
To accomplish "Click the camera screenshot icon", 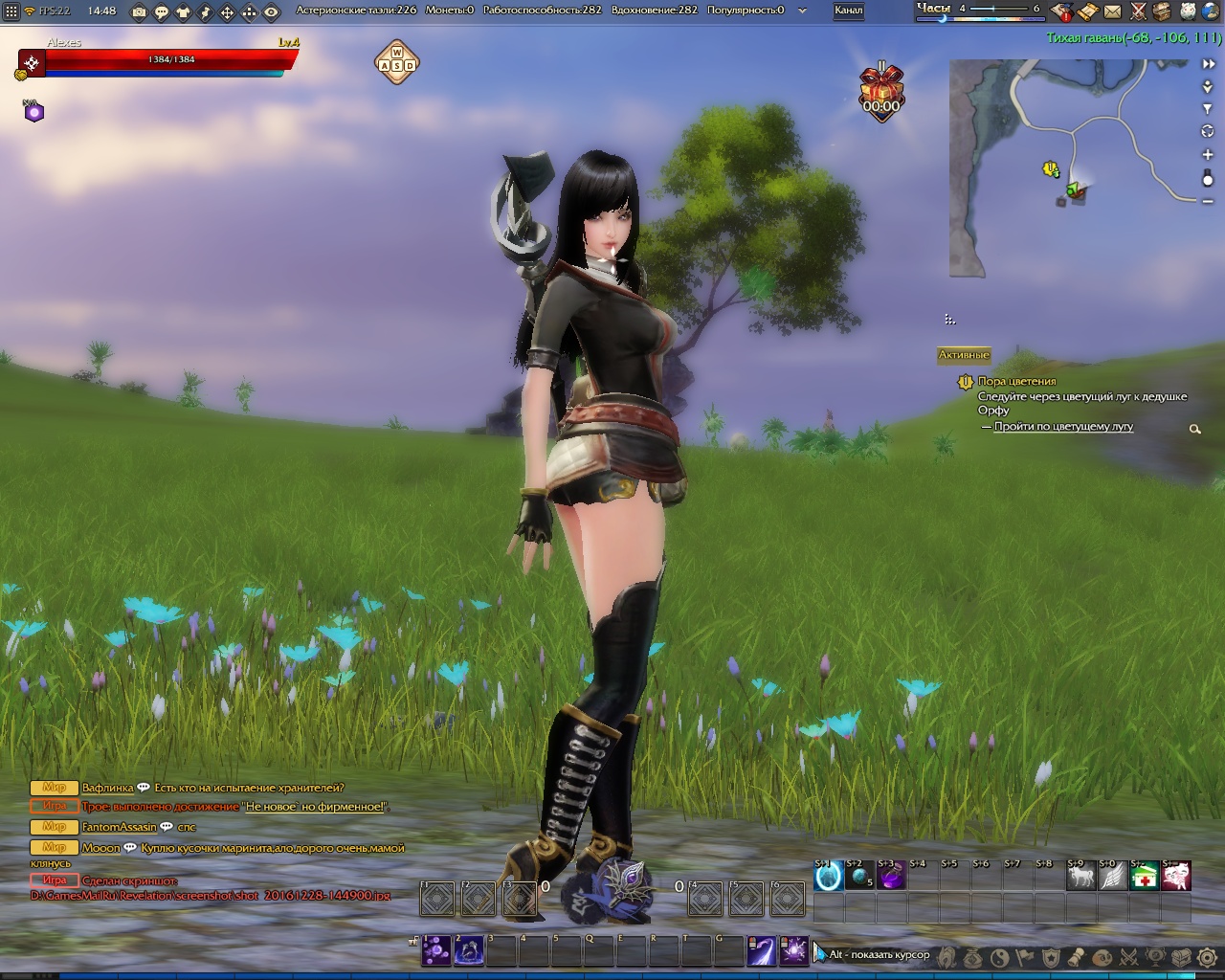I will pyautogui.click(x=140, y=11).
